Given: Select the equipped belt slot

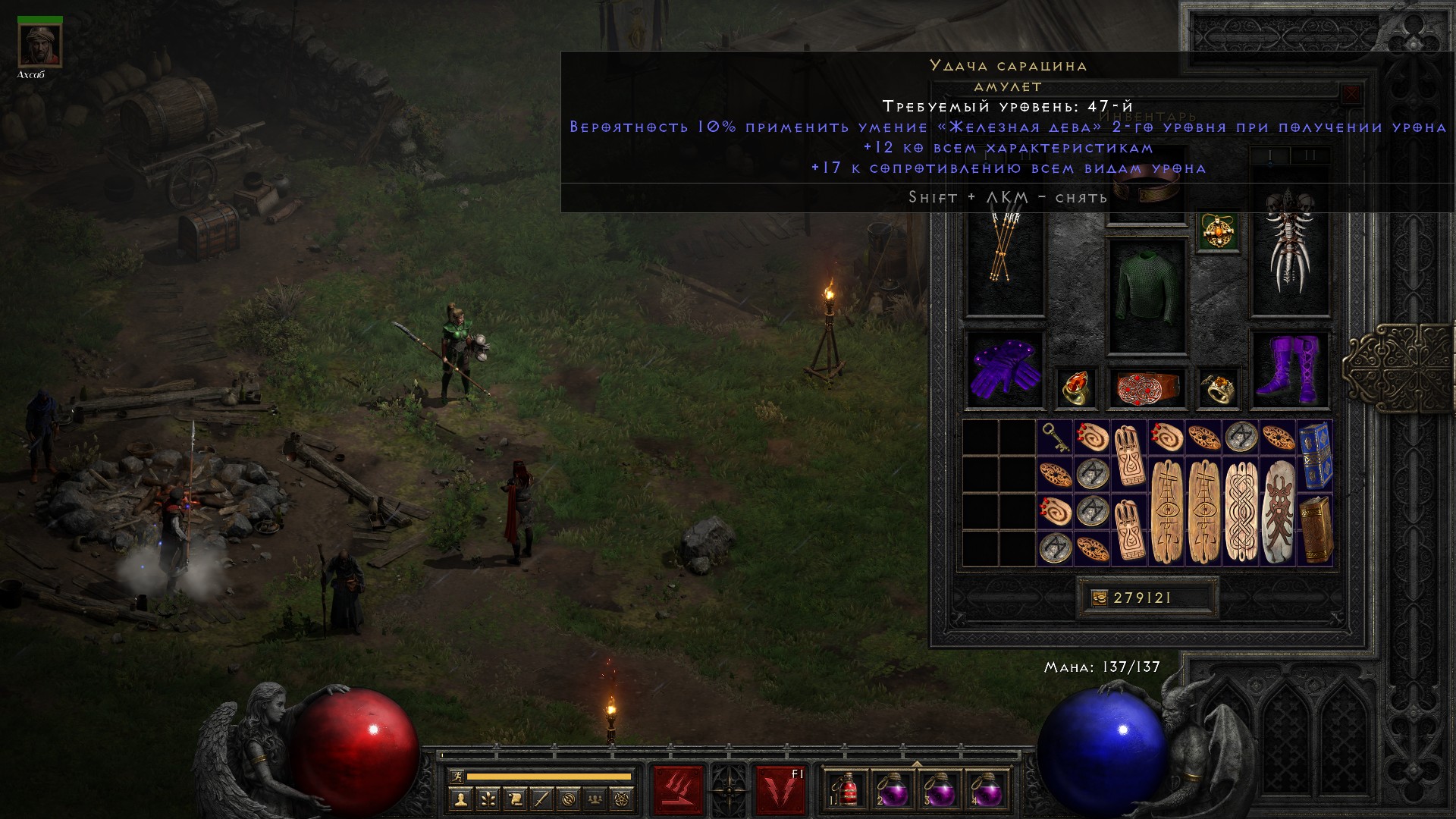Looking at the screenshot, I should (1147, 387).
